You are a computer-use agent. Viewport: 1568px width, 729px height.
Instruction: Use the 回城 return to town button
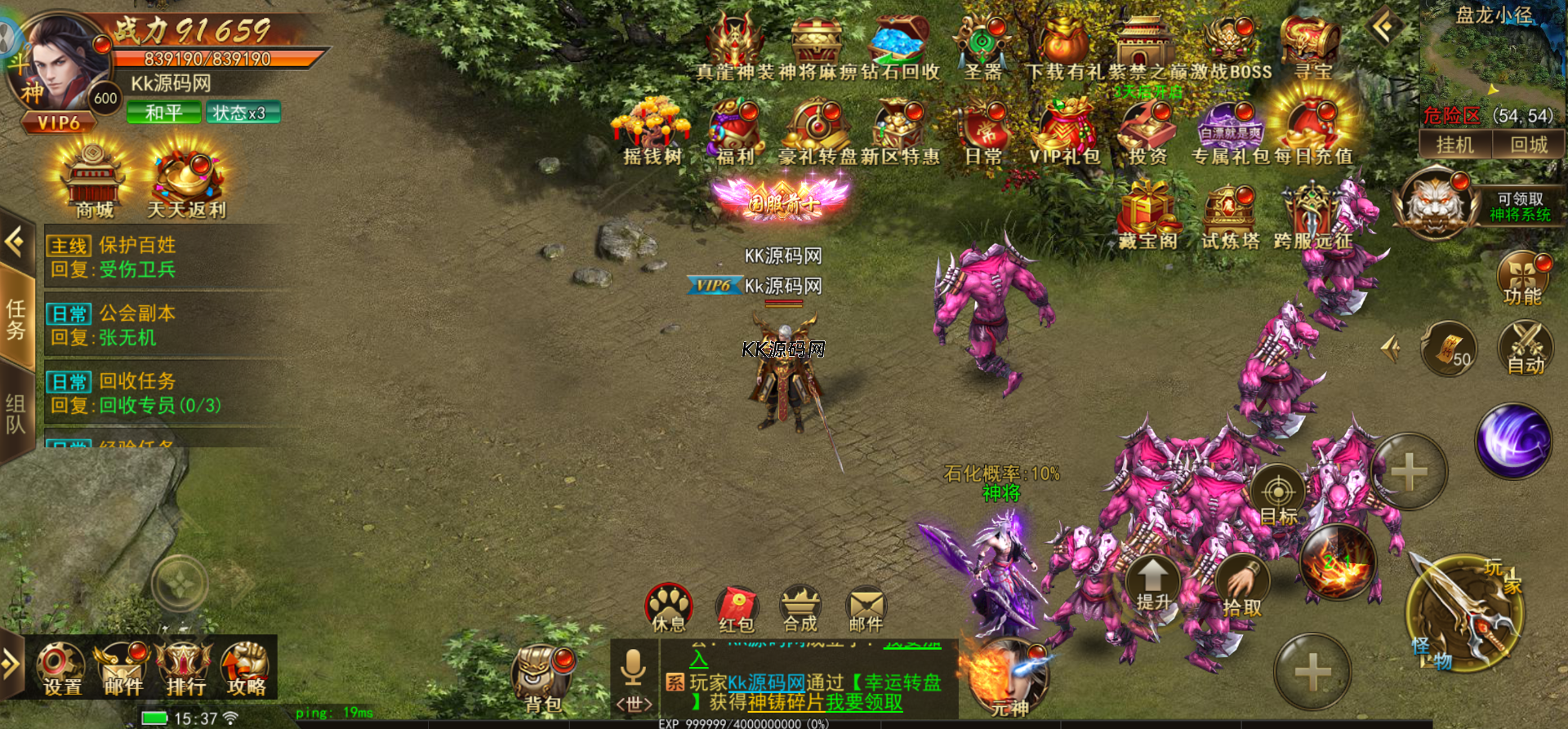pyautogui.click(x=1528, y=145)
